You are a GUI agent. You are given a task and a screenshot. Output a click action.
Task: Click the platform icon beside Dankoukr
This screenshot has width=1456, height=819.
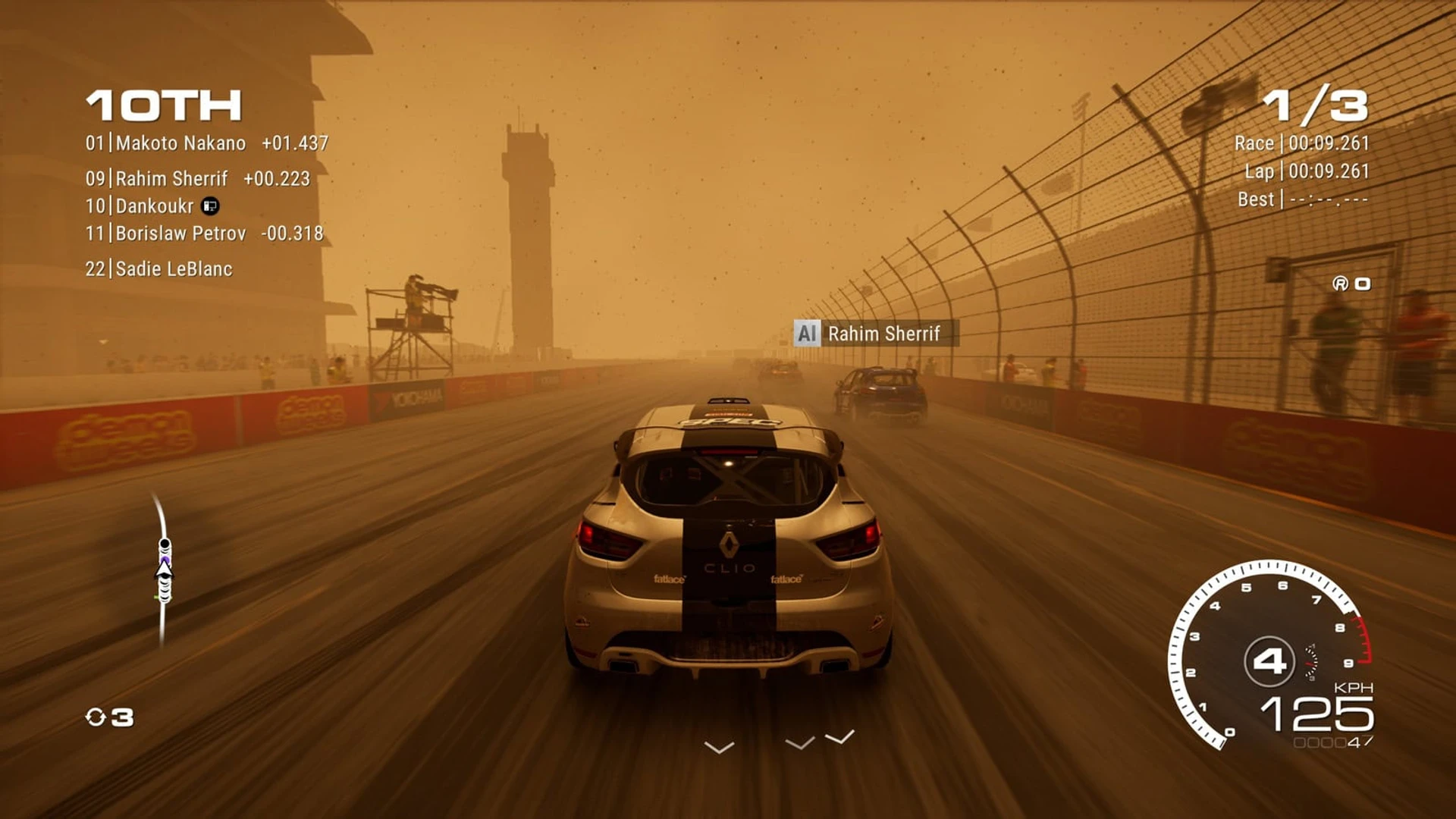210,206
